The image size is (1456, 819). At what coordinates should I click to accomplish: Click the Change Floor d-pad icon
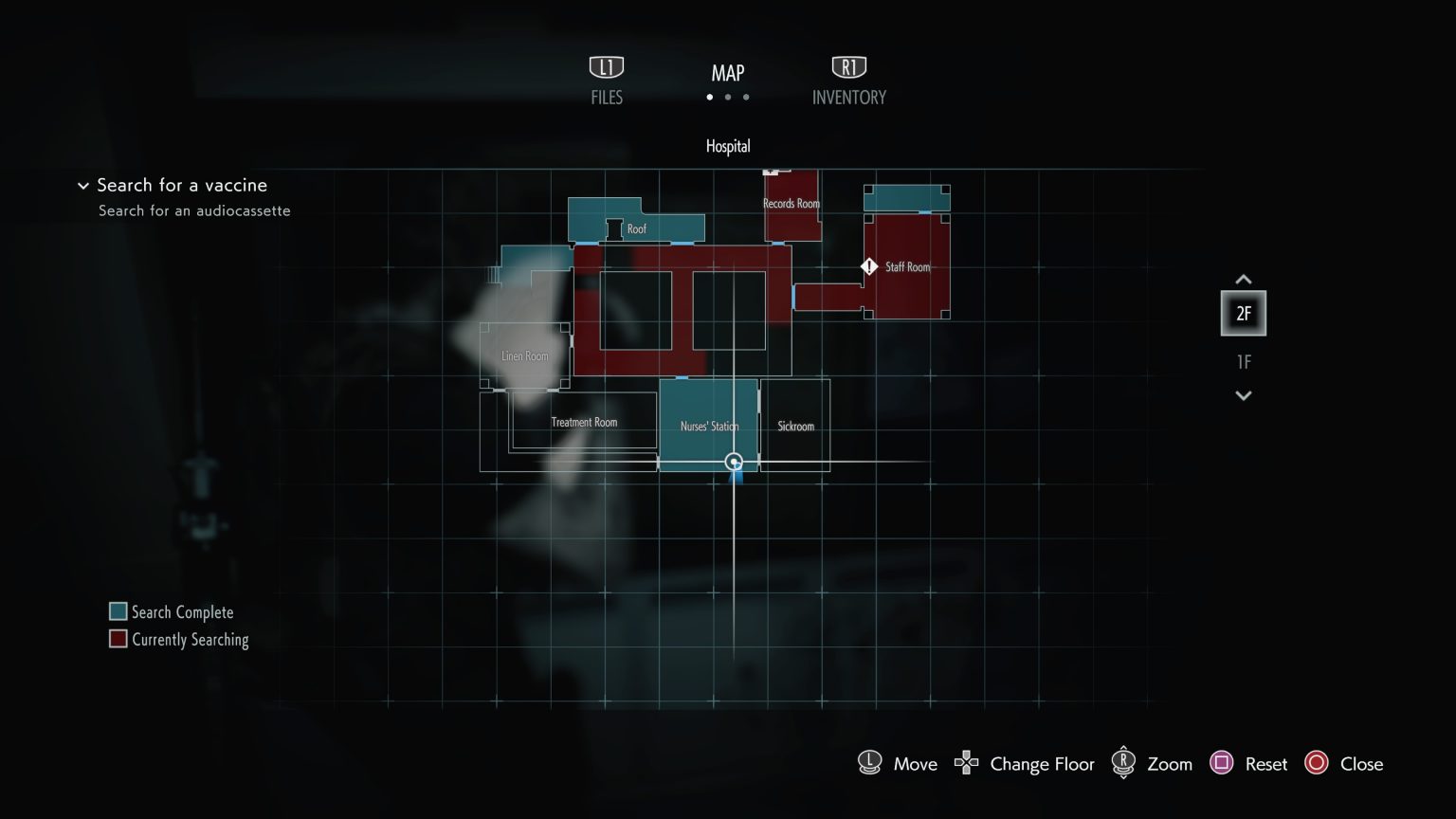pyautogui.click(x=965, y=763)
